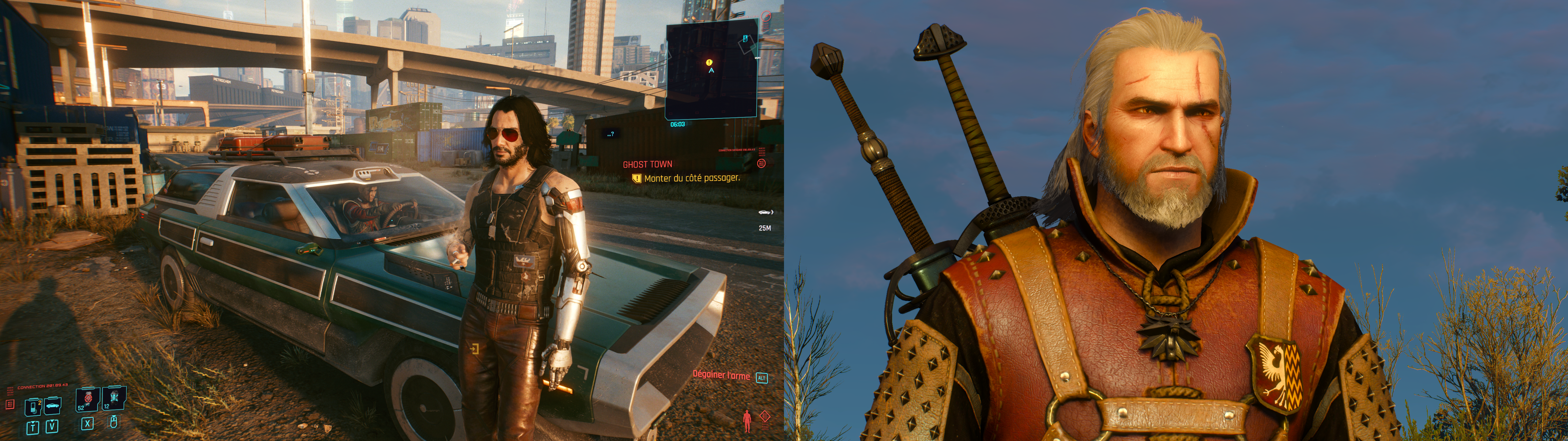Select the vehicle call car icon
This screenshot has width=1568, height=441.
pos(53,405)
